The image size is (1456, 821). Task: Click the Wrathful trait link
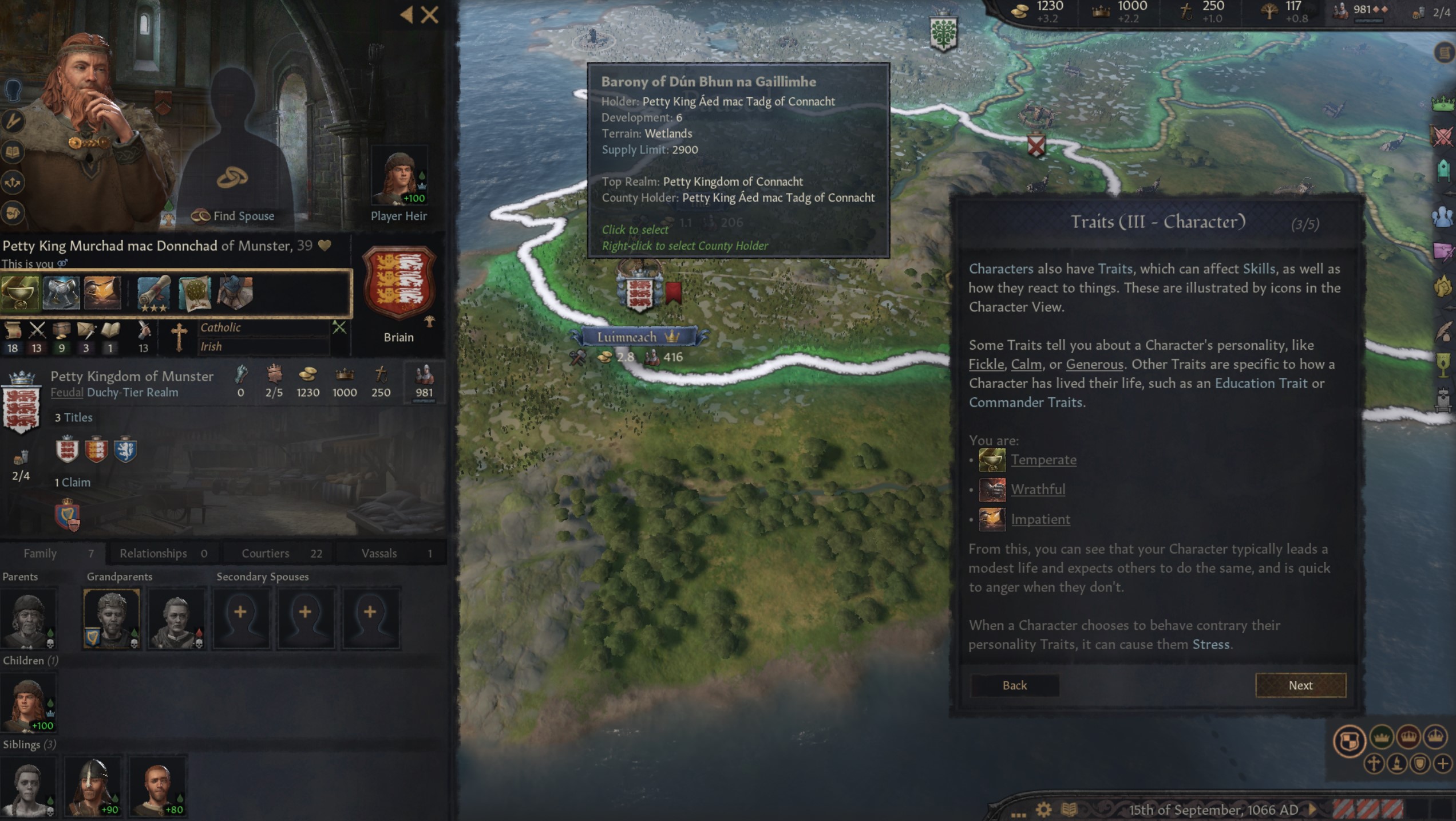1039,490
